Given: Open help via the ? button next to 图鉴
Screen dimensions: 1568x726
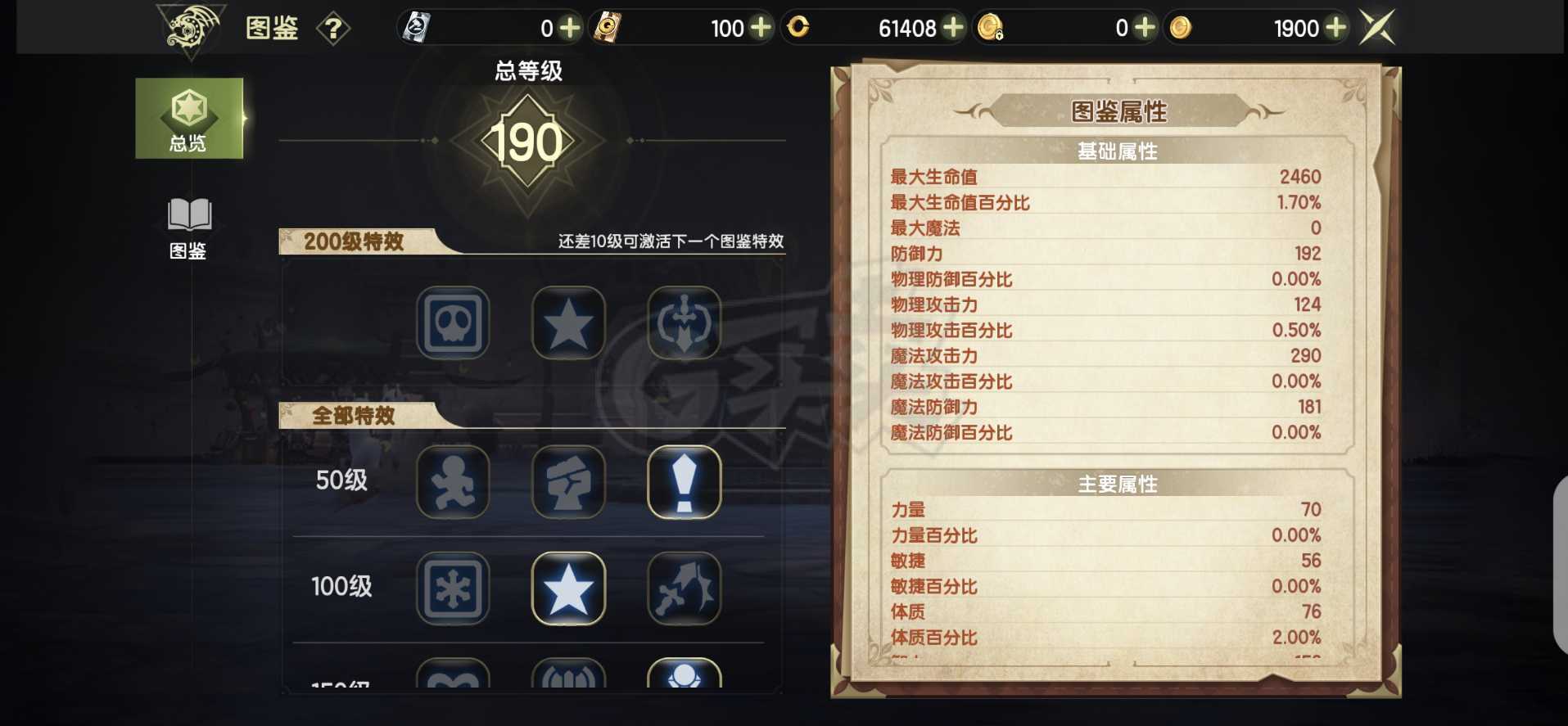Looking at the screenshot, I should coord(331,27).
